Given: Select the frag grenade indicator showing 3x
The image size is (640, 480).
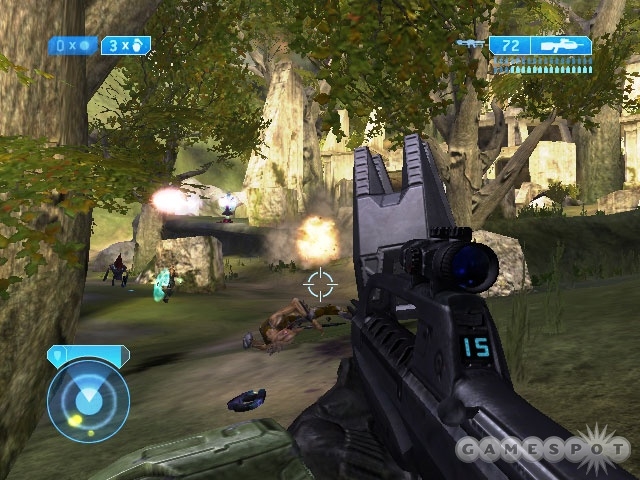Looking at the screenshot, I should pyautogui.click(x=125, y=45).
